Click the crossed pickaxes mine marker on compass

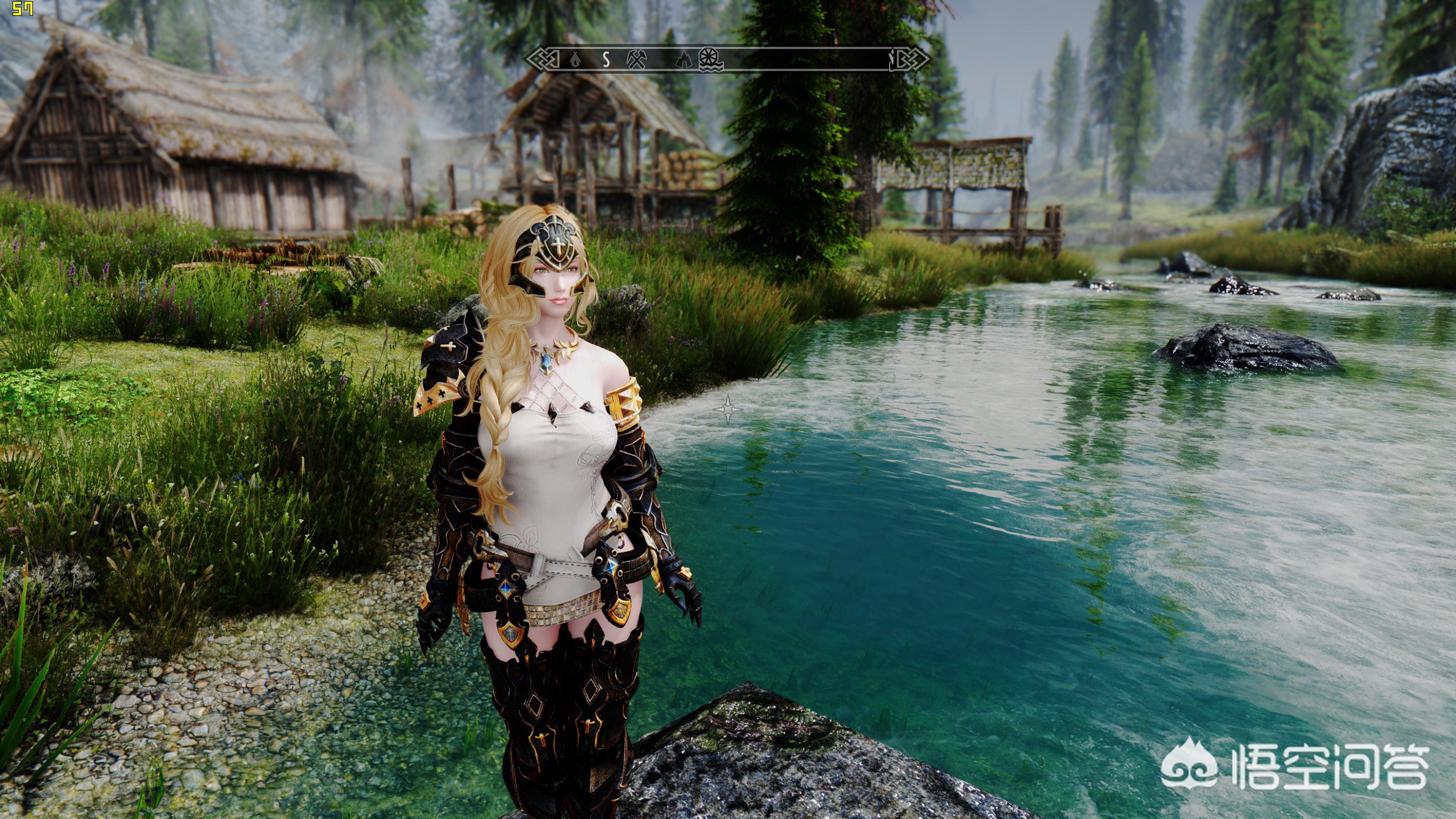pyautogui.click(x=636, y=59)
